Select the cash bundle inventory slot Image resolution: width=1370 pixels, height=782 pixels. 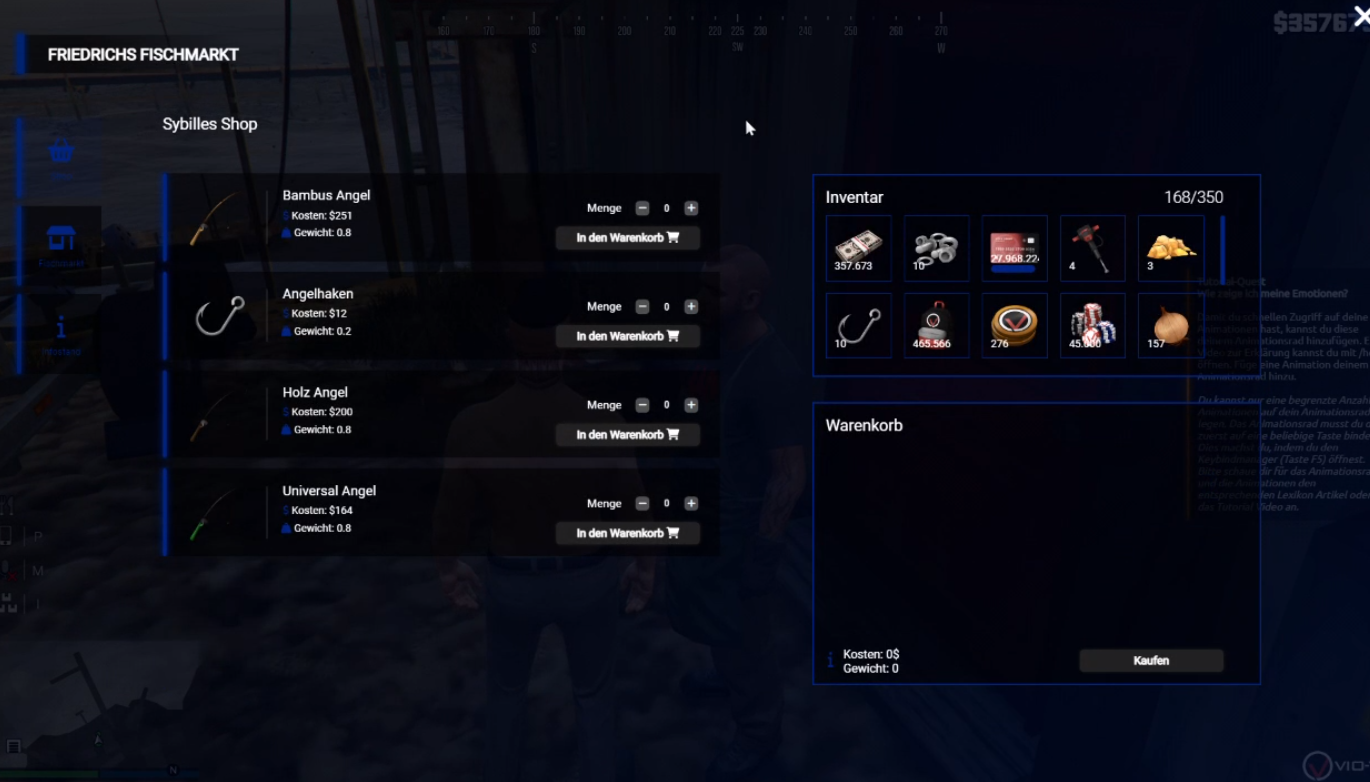pyautogui.click(x=858, y=247)
